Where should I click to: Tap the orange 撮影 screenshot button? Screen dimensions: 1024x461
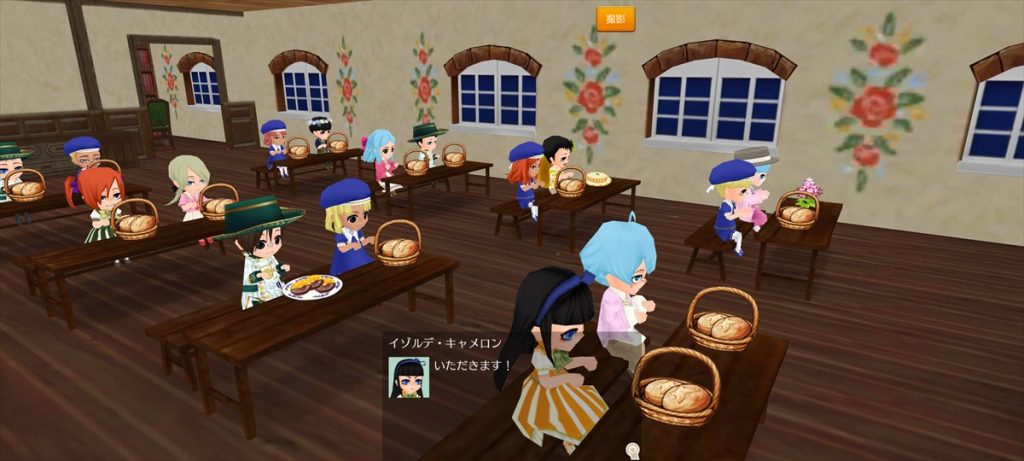click(615, 19)
